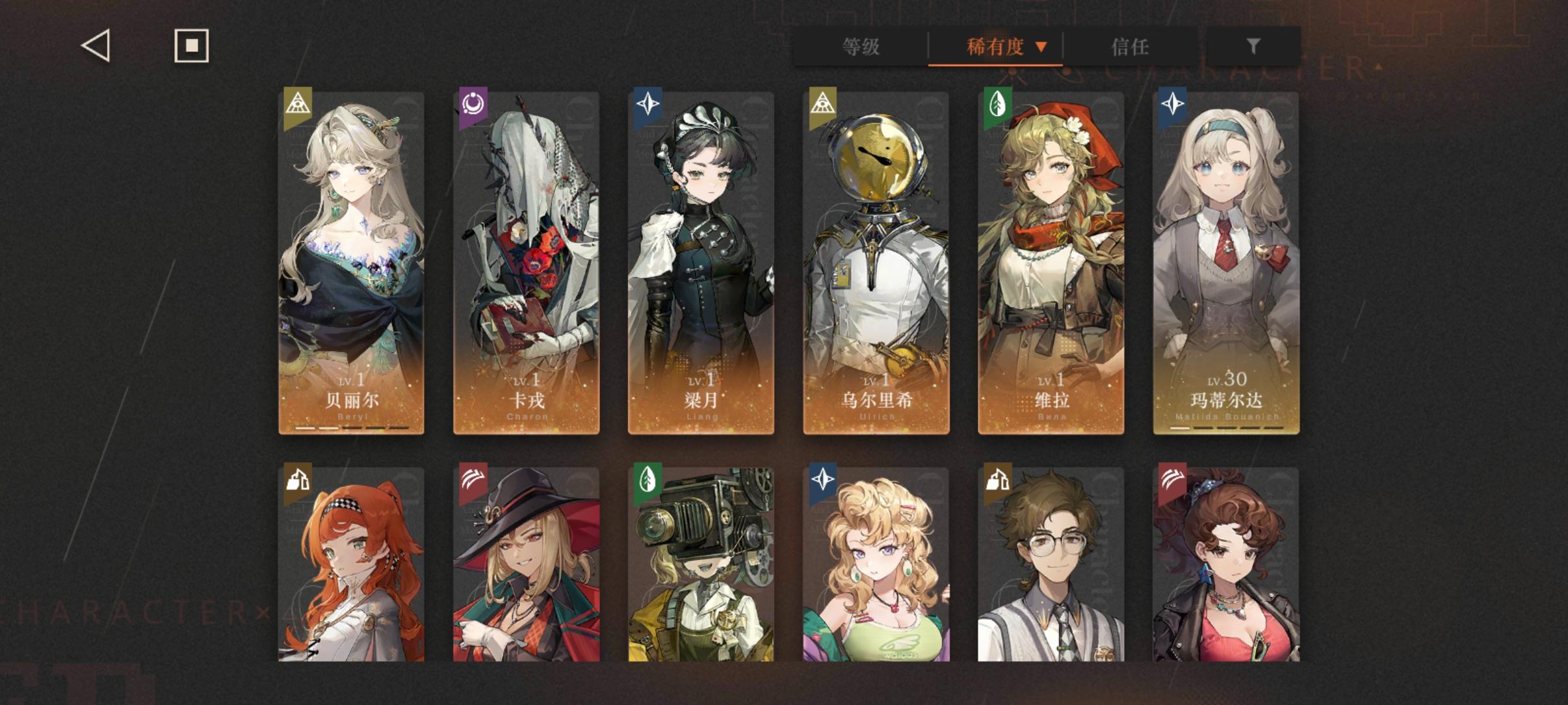Open Matilda's character card
The width and height of the screenshot is (1568, 705).
pyautogui.click(x=1226, y=260)
